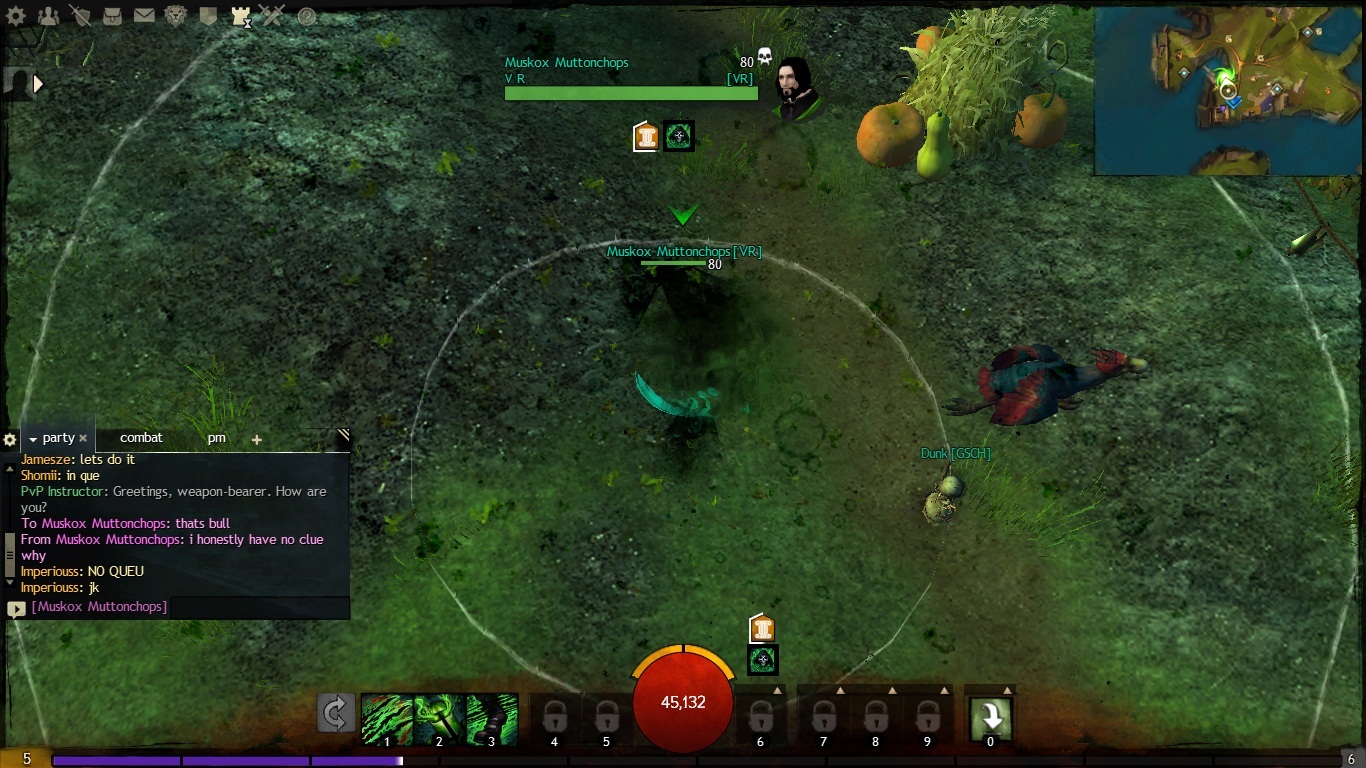Open the inventory bag icon
The image size is (1366, 768).
coord(112,16)
